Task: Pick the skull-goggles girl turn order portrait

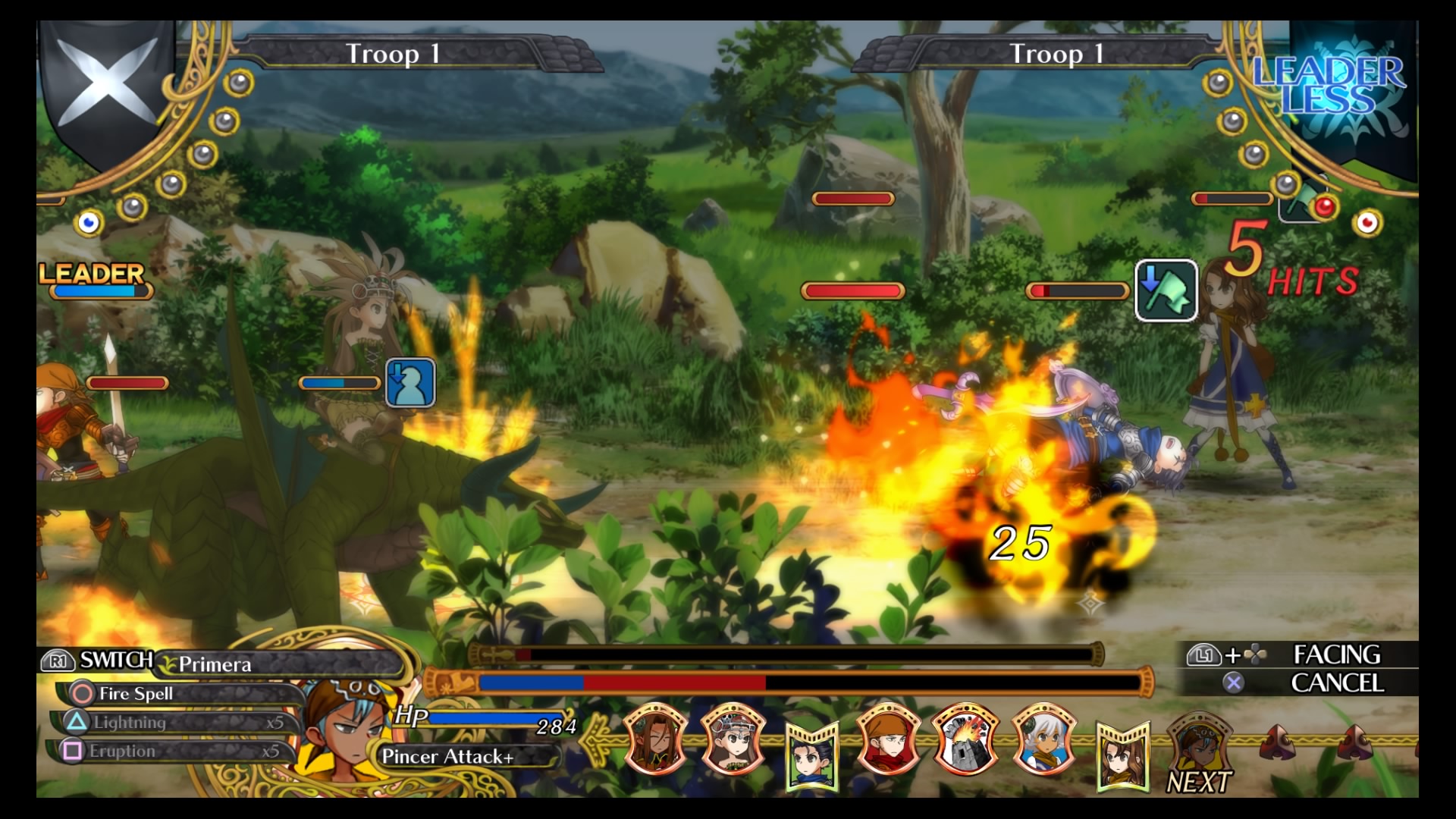Action: pyautogui.click(x=733, y=738)
